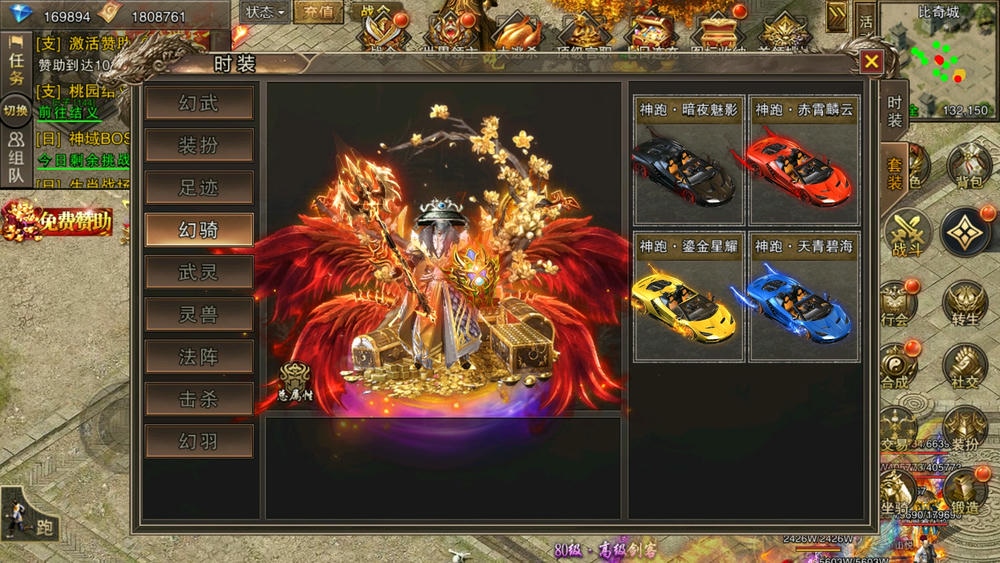Select the 幻羽 wings category
Image resolution: width=1000 pixels, height=563 pixels.
point(199,441)
